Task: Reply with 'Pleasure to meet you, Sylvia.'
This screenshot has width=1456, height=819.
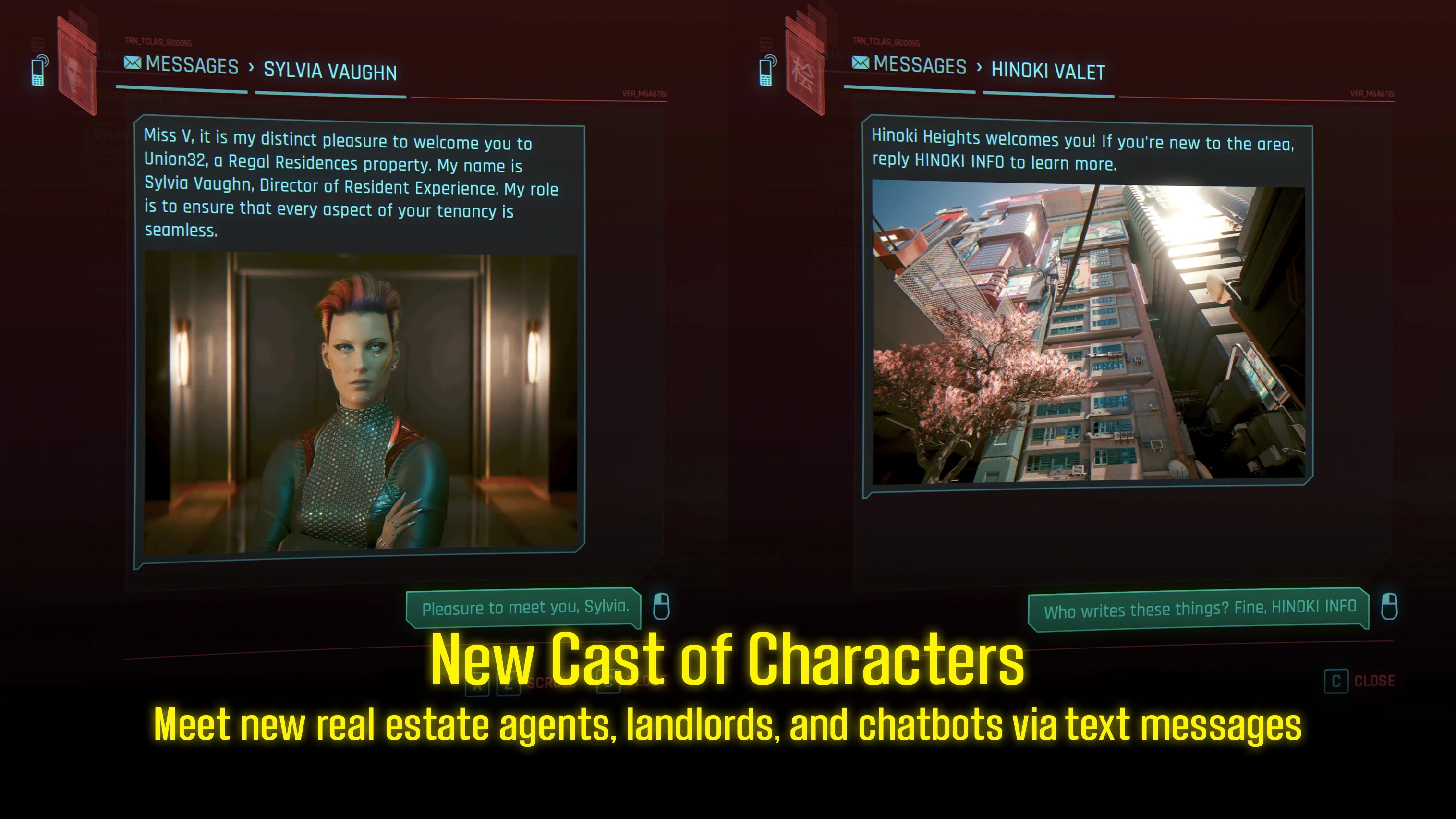Action: click(525, 608)
